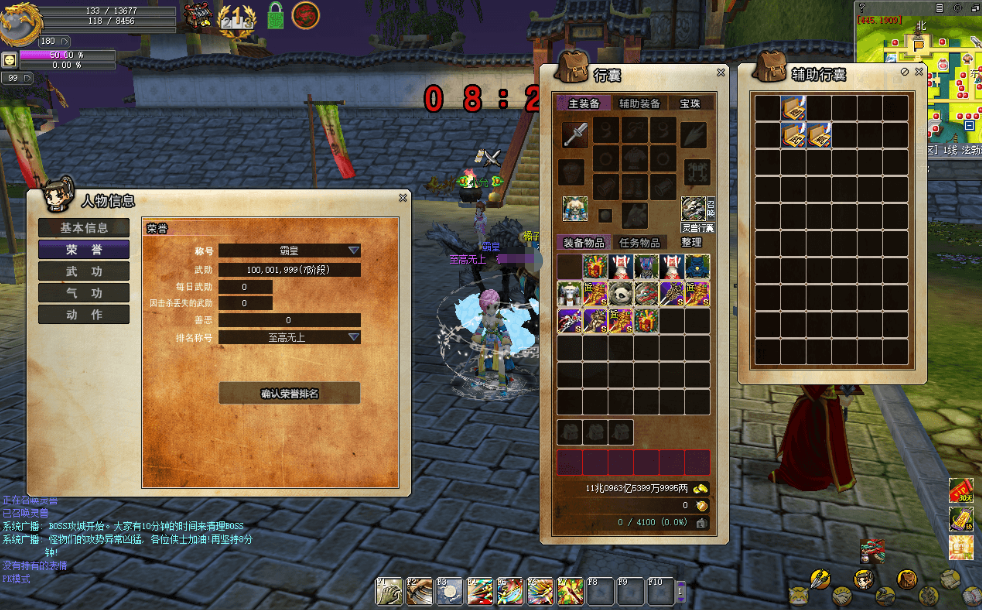Viewport: 982px width, 610px height.
Task: Close the 人物信息 character info window
Action: point(402,198)
